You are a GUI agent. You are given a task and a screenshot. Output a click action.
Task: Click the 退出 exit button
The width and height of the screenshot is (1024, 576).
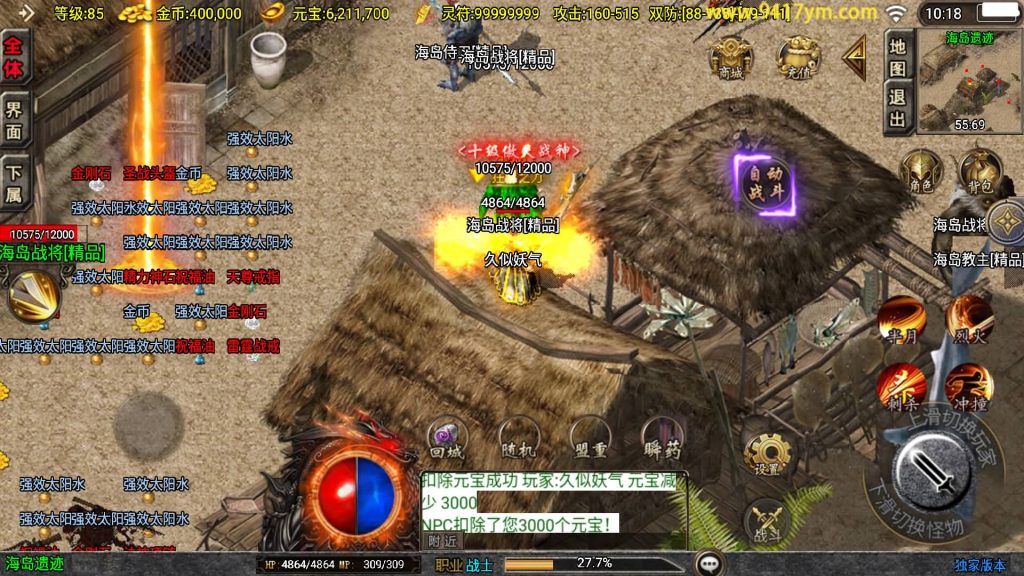pos(897,108)
